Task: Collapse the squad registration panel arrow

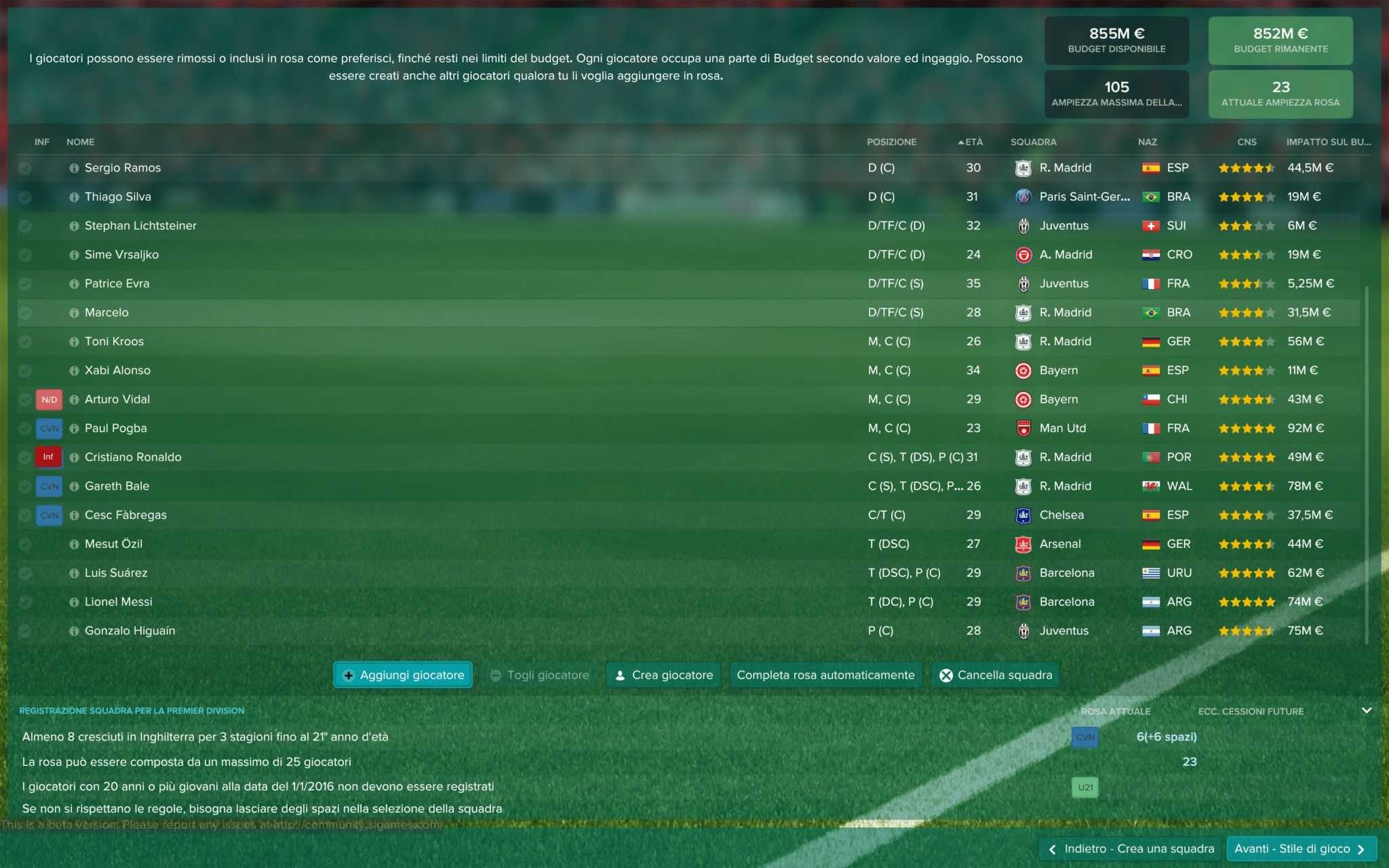Action: (x=1367, y=711)
